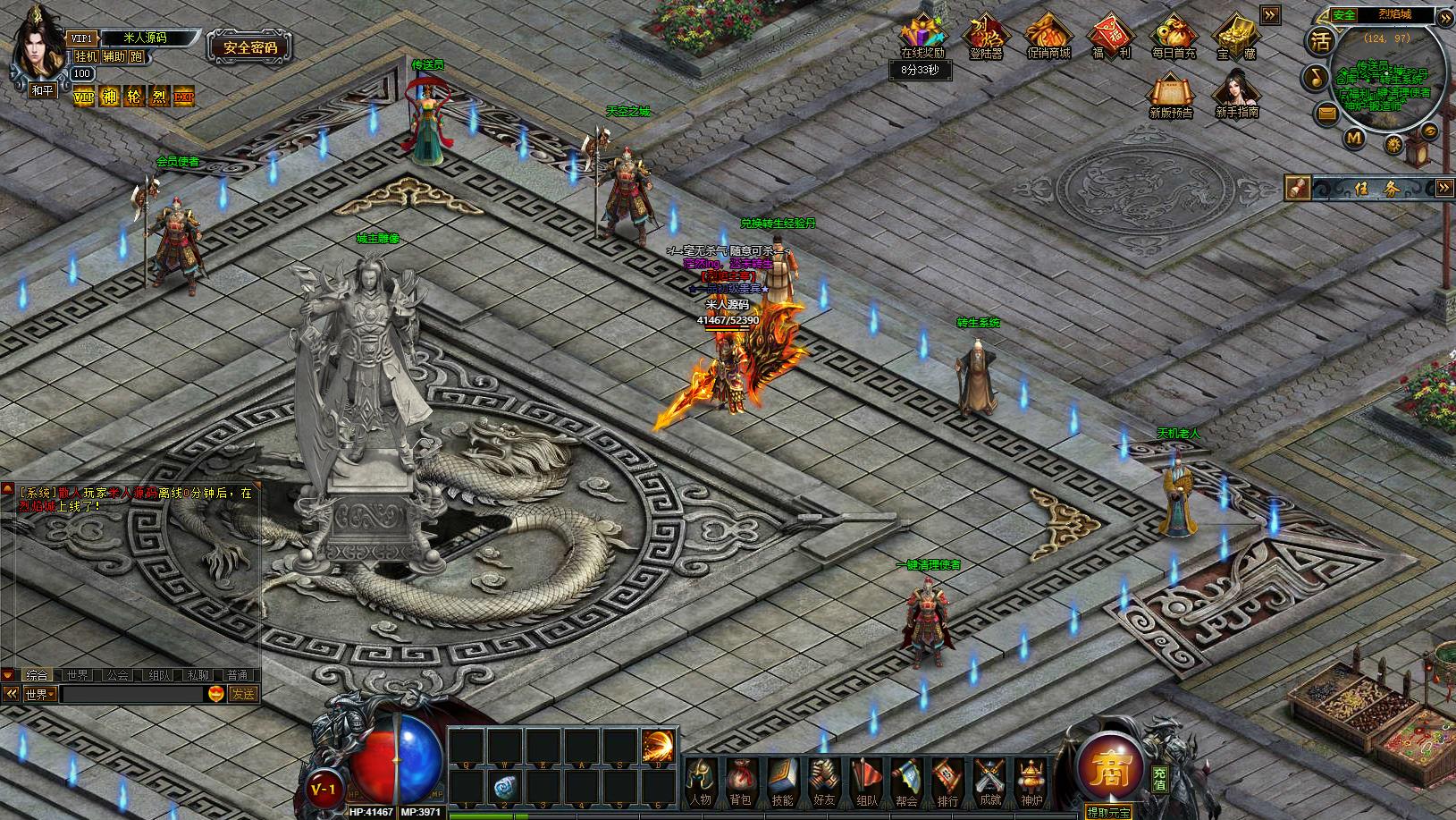Open the 人物 character panel
This screenshot has height=820, width=1456.
pyautogui.click(x=701, y=781)
